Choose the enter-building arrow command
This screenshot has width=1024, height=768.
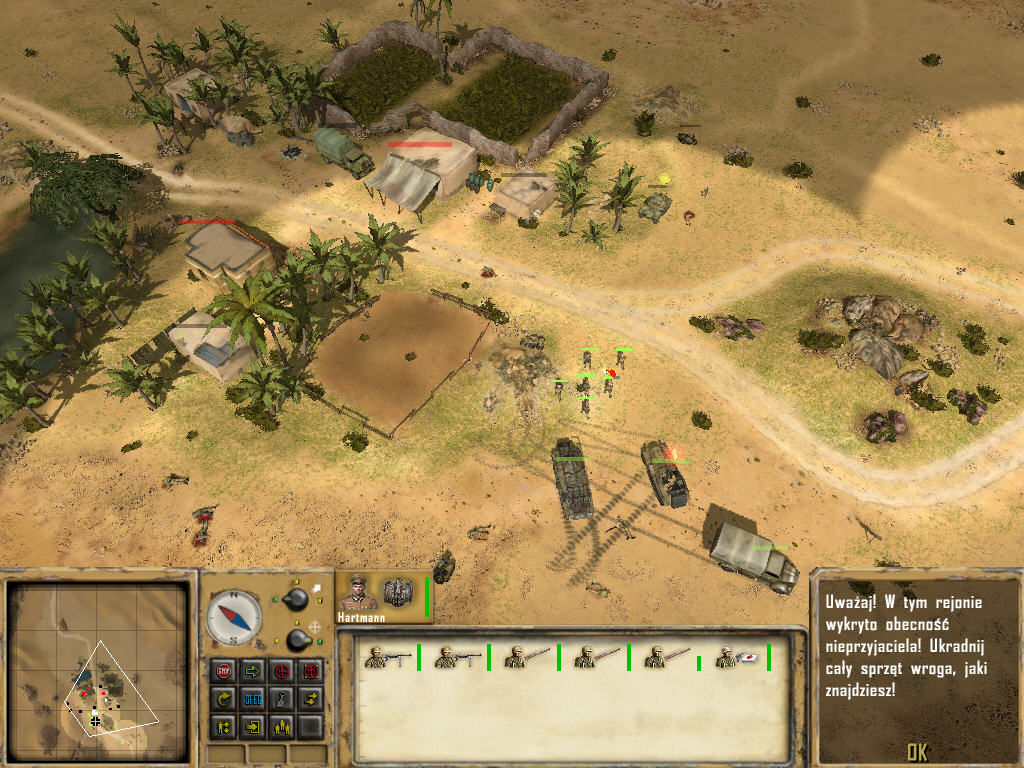[253, 726]
